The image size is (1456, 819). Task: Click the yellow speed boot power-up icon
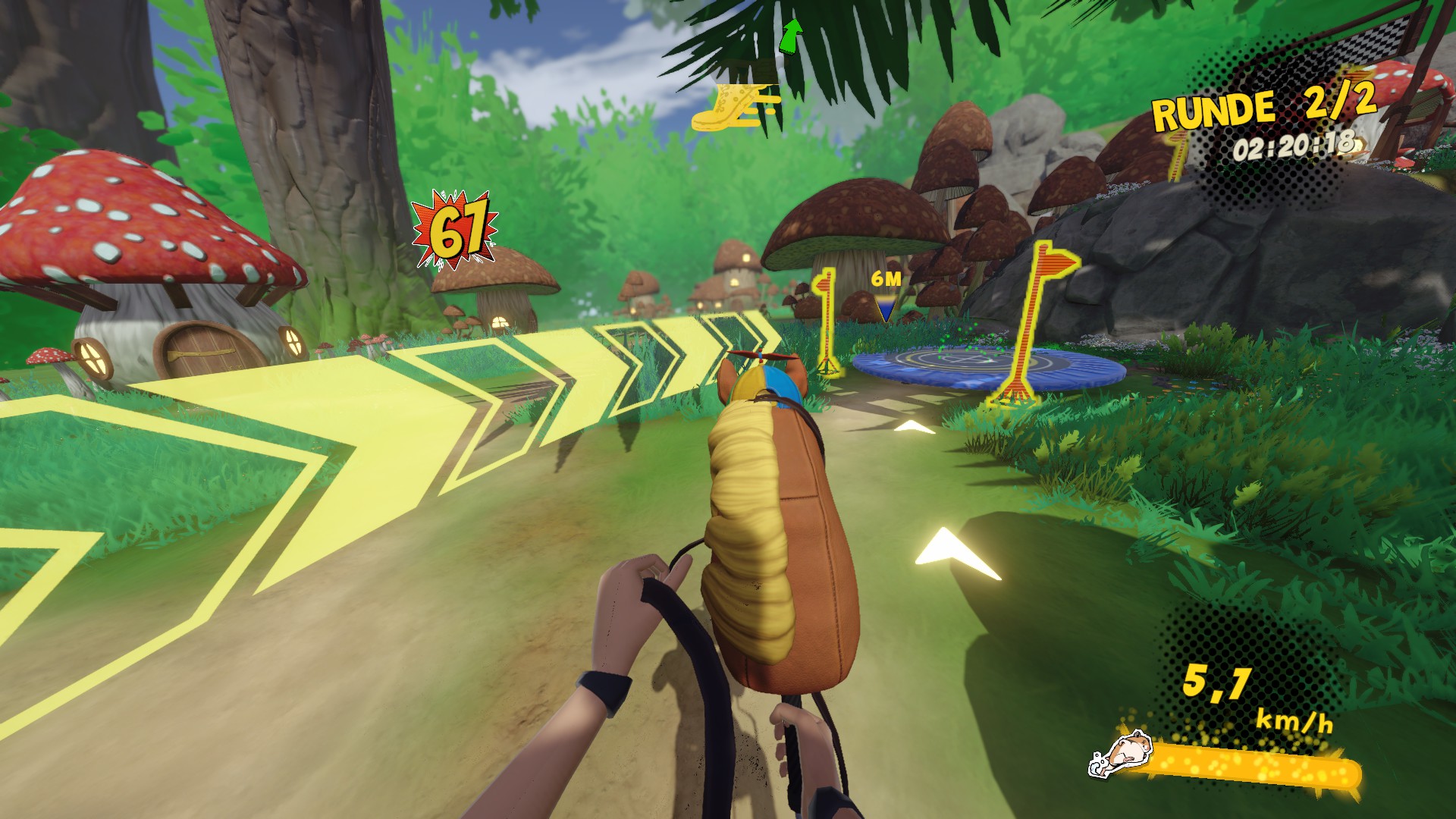[x=736, y=108]
